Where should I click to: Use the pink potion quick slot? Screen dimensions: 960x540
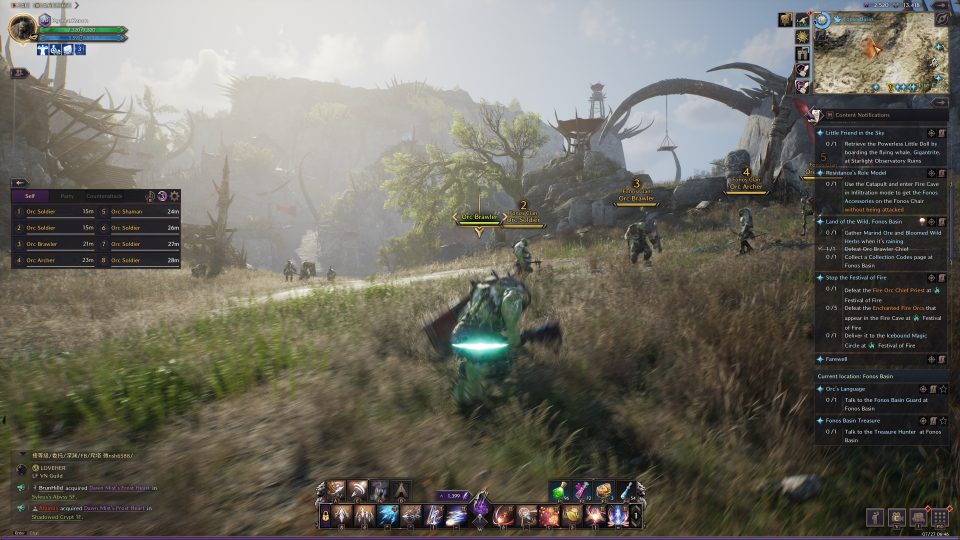582,492
